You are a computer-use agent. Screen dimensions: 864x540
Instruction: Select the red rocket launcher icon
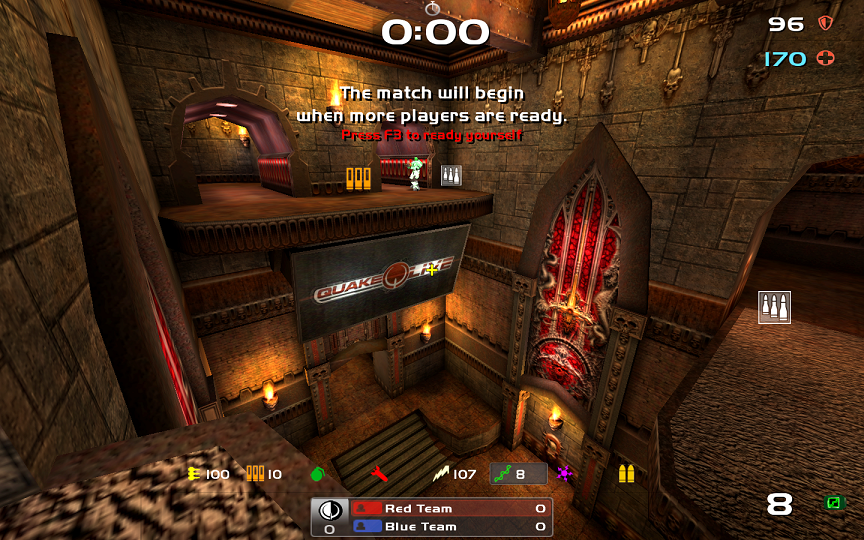coord(379,474)
